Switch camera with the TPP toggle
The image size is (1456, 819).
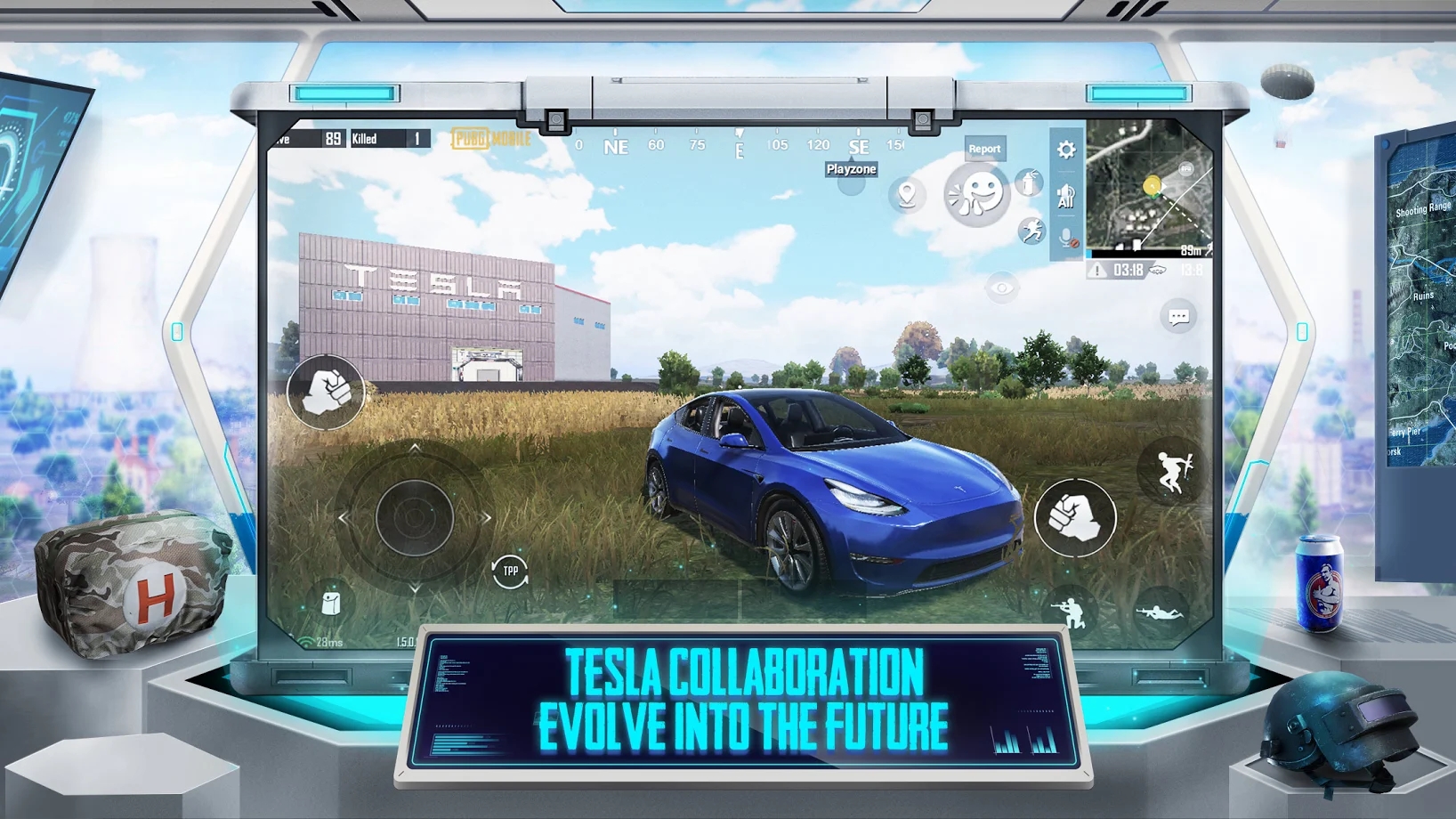[509, 571]
